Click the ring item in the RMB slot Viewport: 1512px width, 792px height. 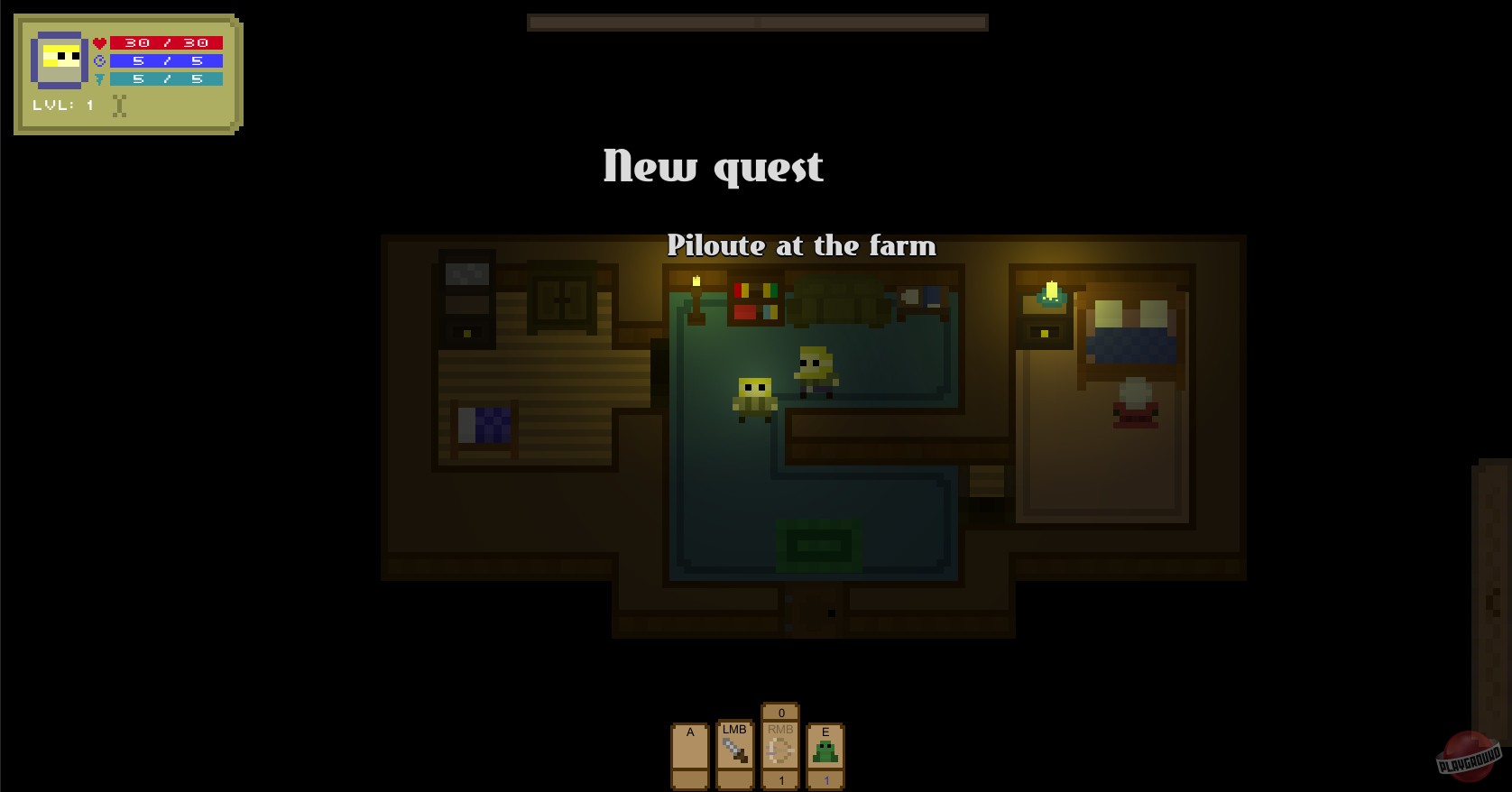tap(780, 747)
